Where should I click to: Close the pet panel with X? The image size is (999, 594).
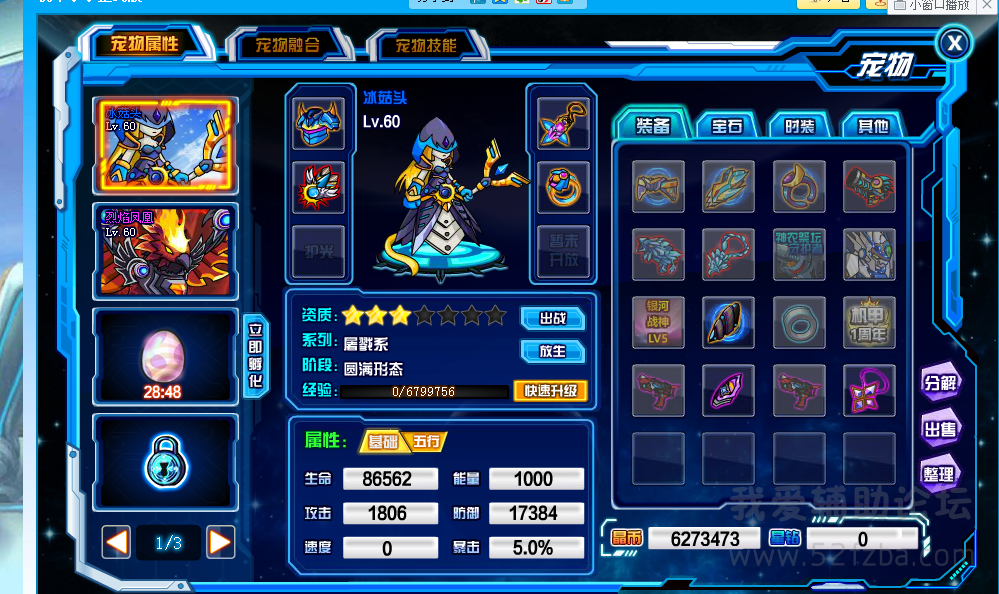point(954,43)
